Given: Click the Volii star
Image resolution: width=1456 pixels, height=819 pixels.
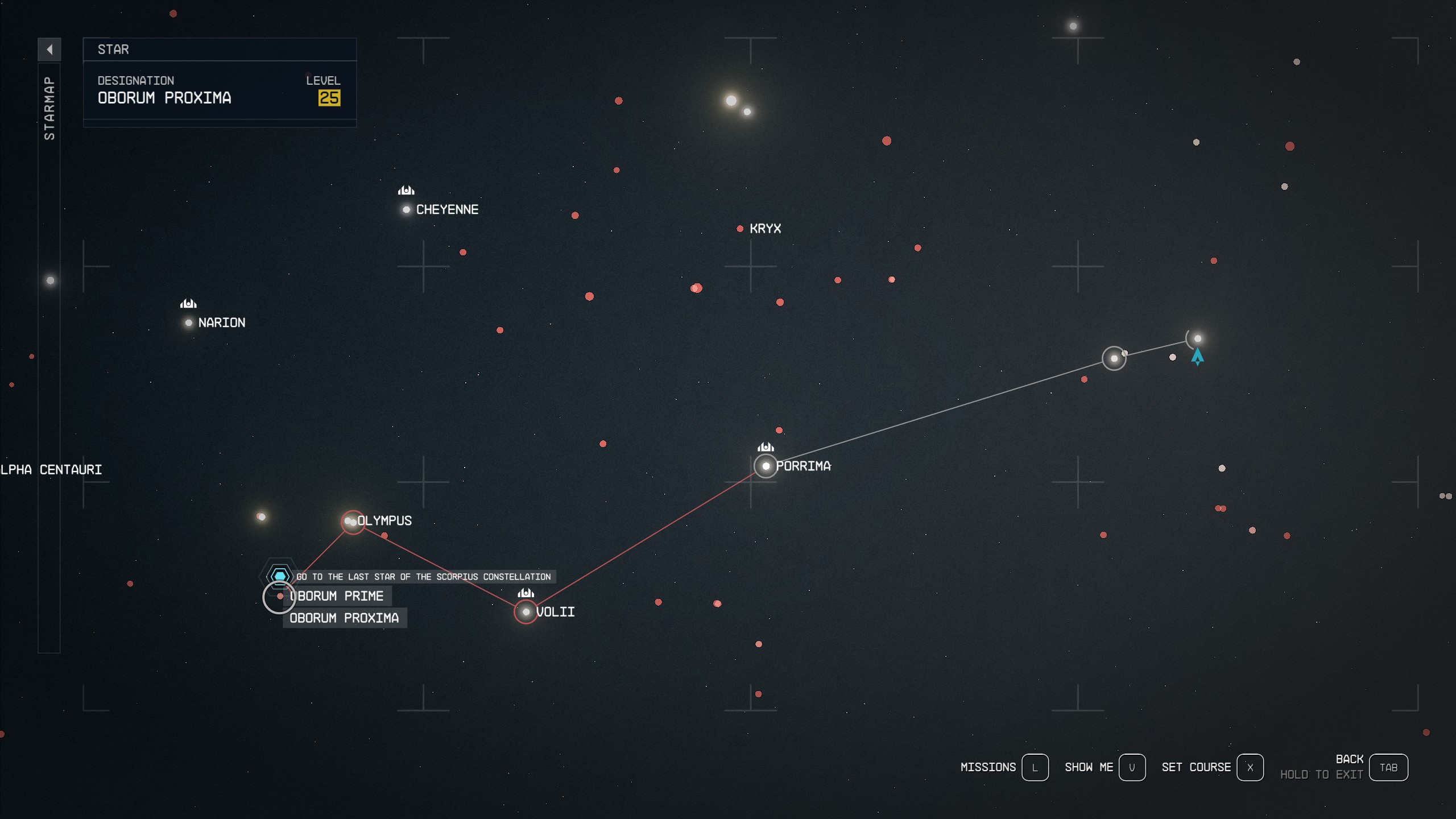Looking at the screenshot, I should pos(525,612).
